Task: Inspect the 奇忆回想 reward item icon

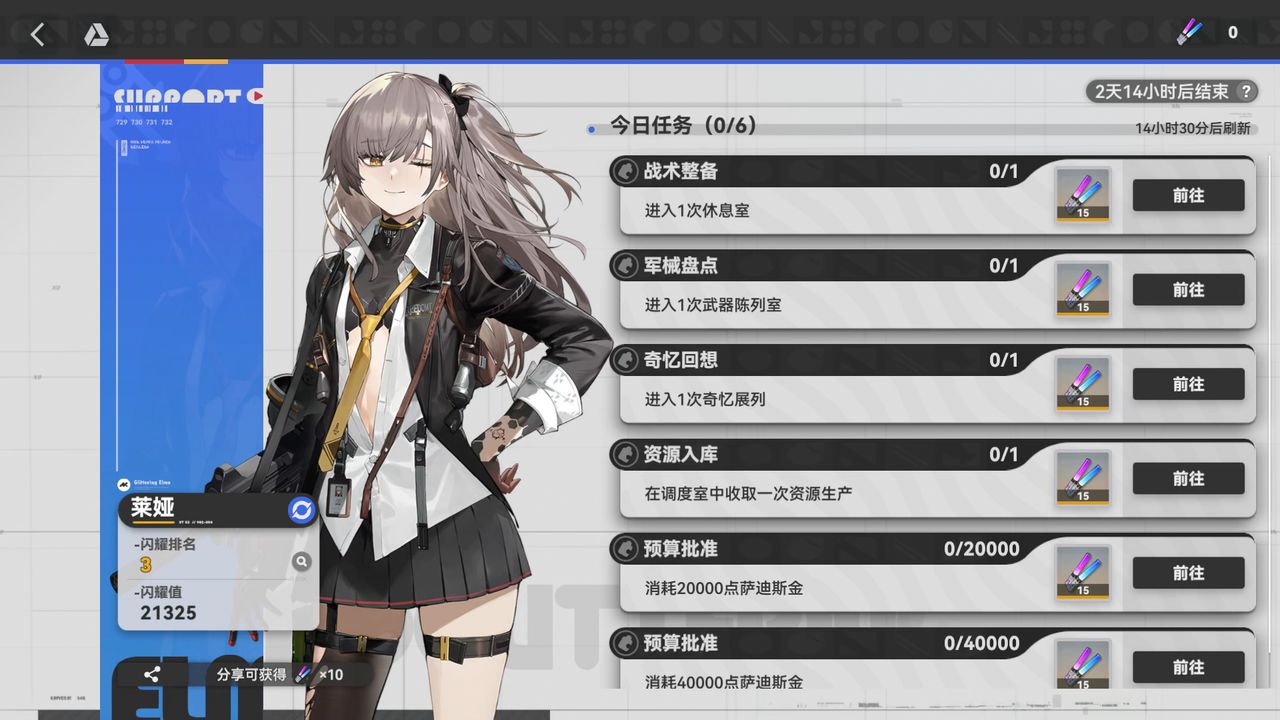Action: (1083, 383)
